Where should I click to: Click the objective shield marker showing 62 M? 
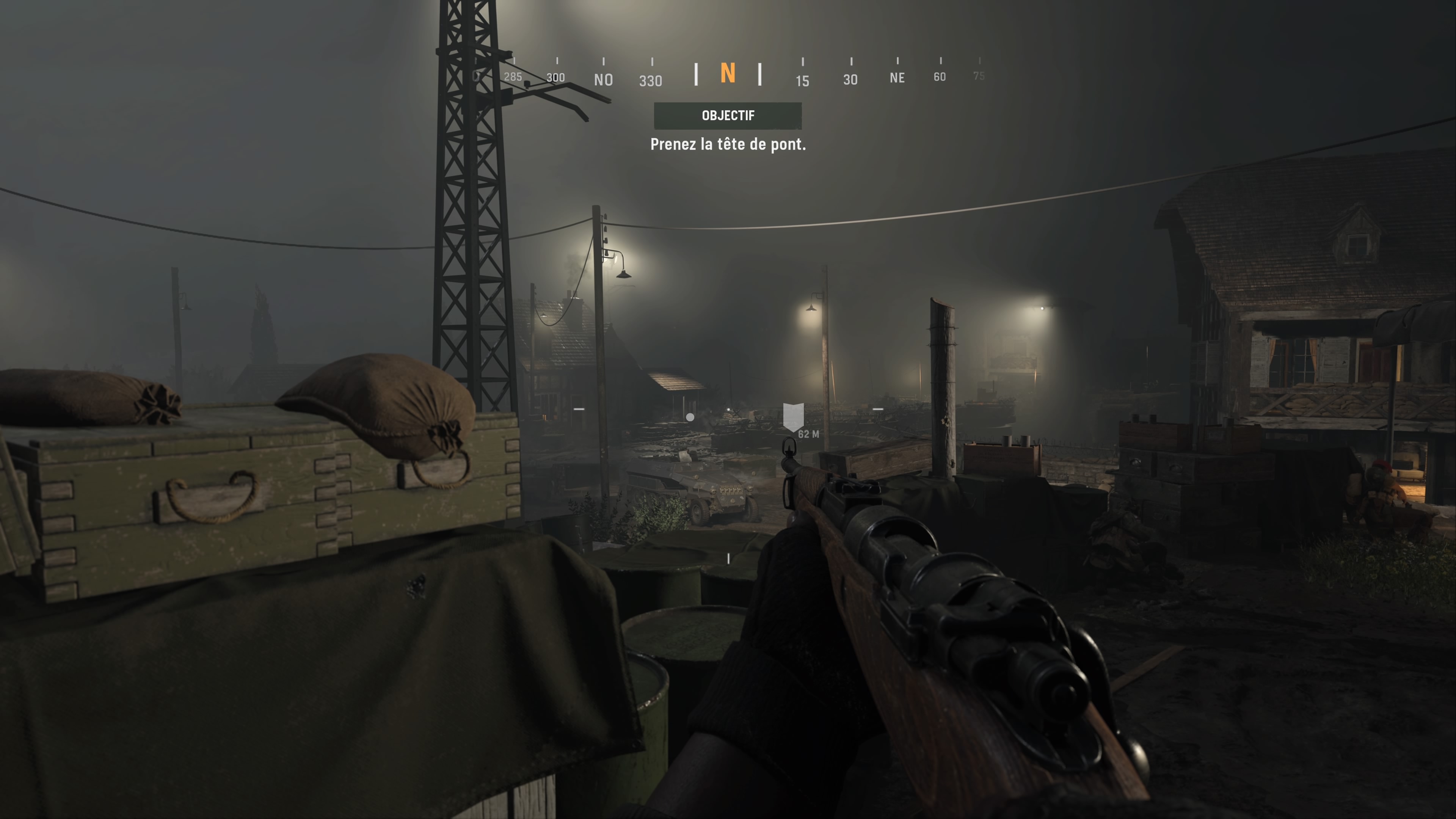click(794, 415)
